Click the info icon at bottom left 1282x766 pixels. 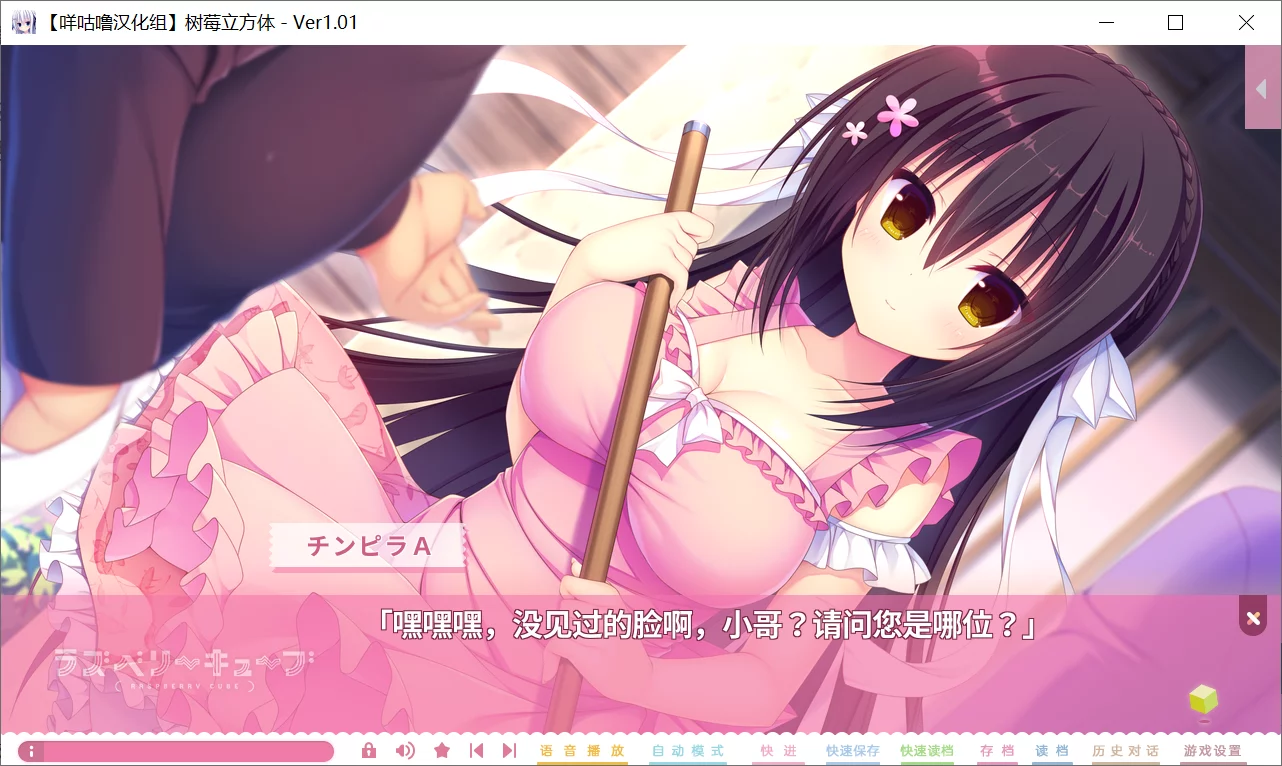pos(31,749)
